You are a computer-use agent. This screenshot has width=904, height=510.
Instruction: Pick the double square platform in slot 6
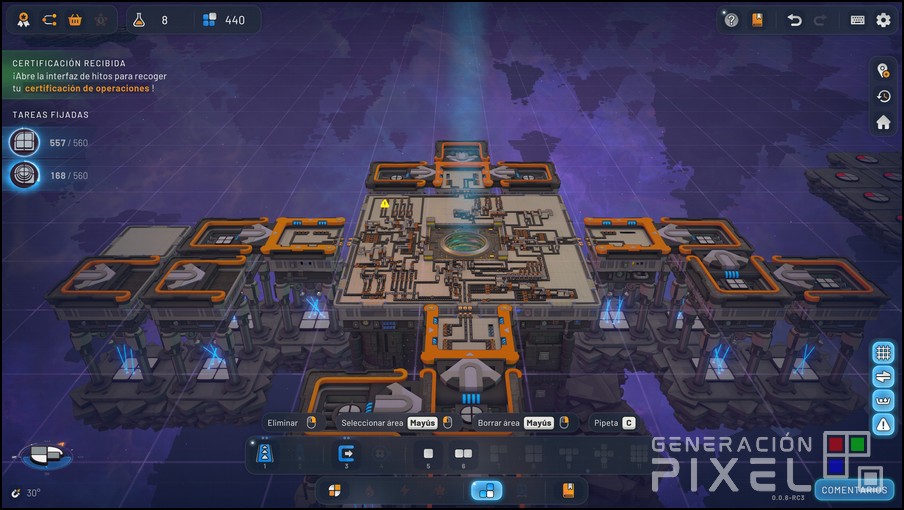463,455
